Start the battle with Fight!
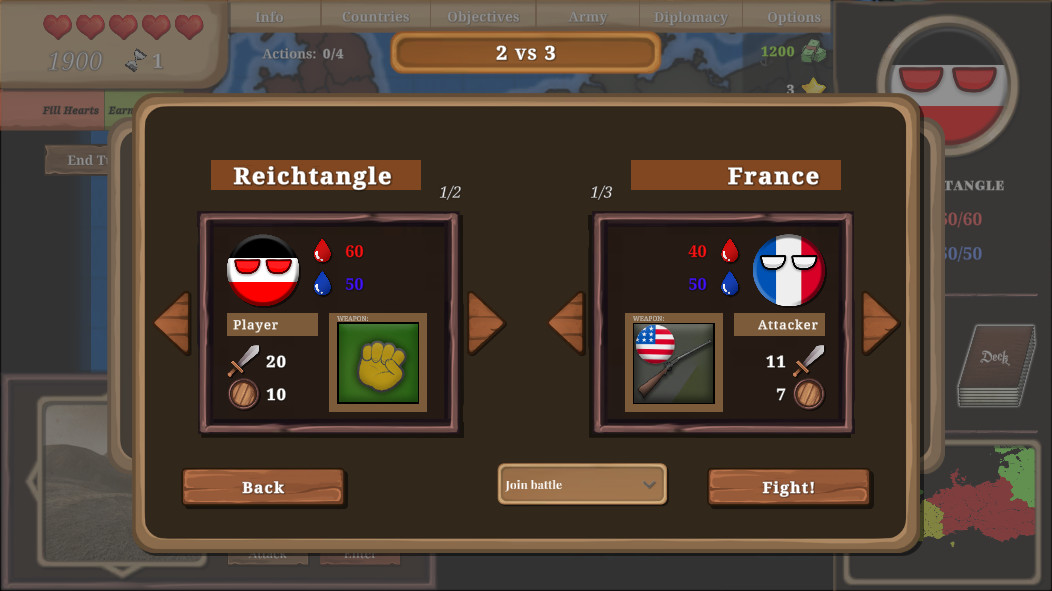 click(x=789, y=487)
